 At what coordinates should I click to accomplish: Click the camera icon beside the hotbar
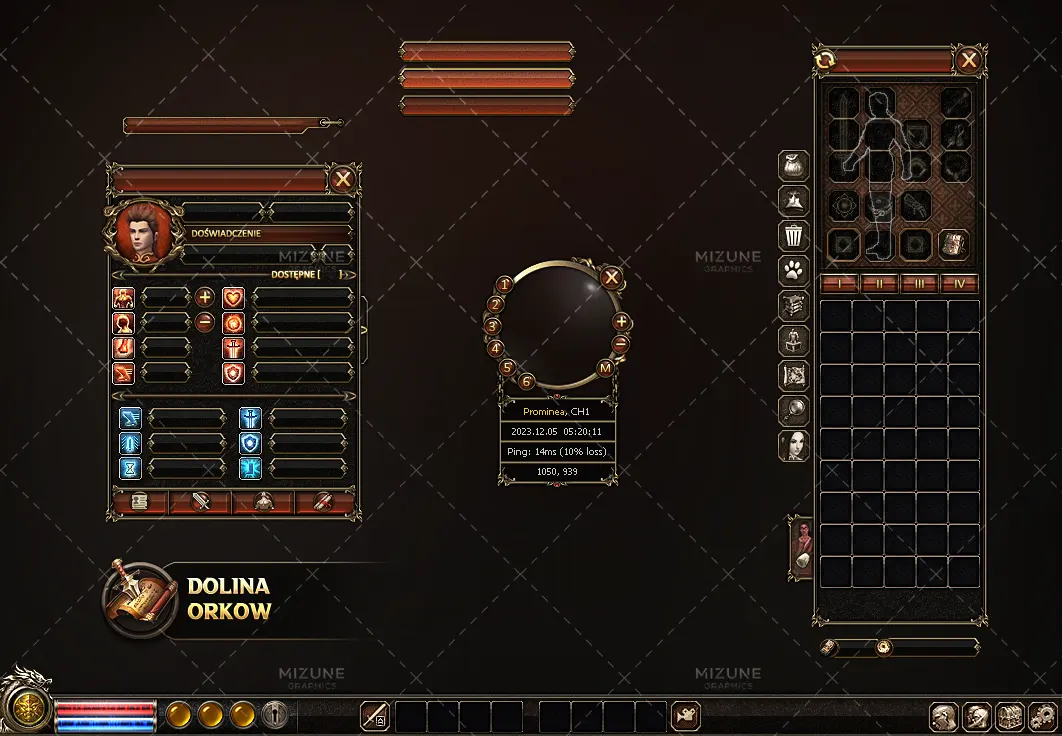[686, 716]
